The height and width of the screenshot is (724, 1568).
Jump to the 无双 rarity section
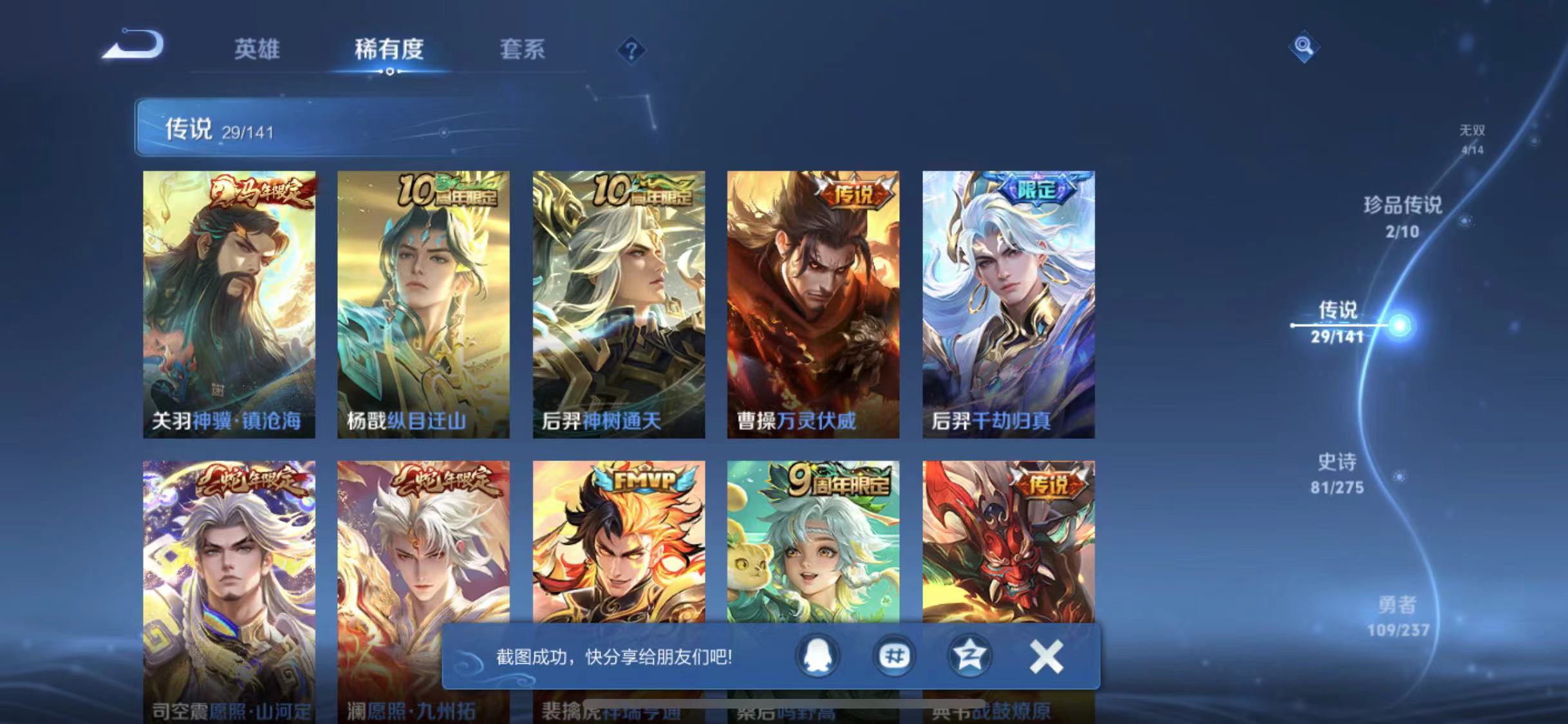[1471, 131]
